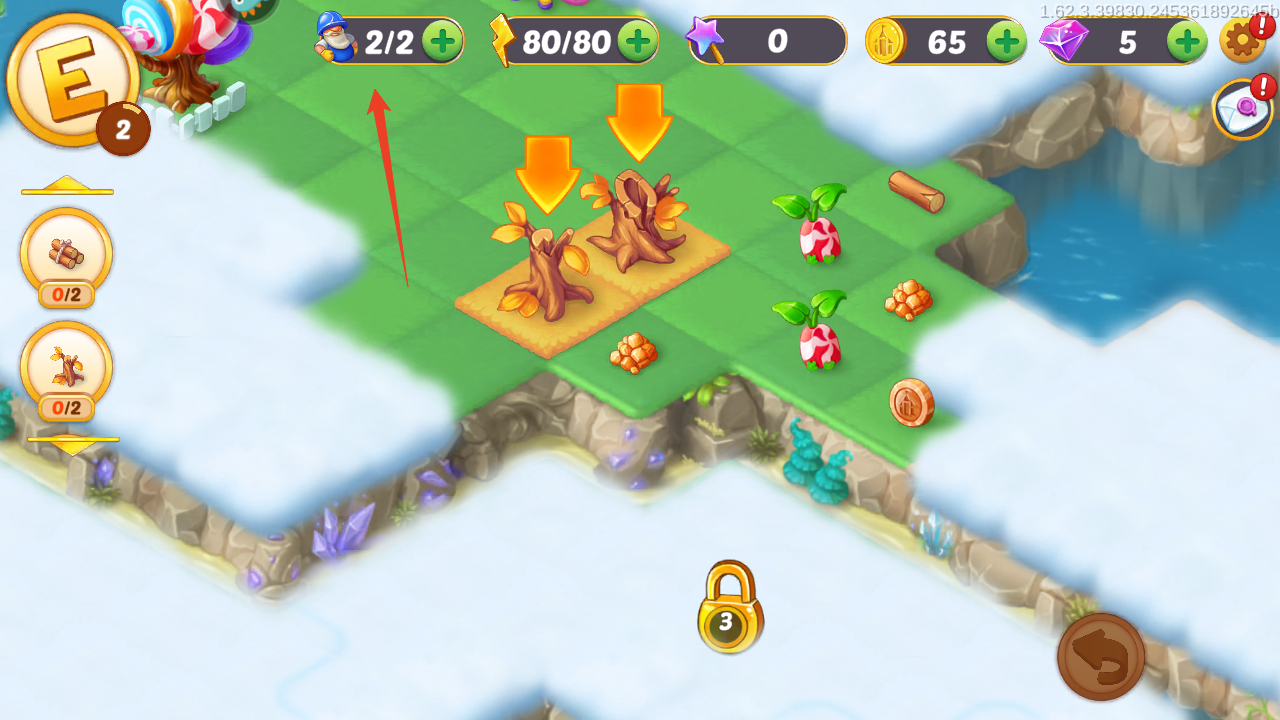Image resolution: width=1280 pixels, height=720 pixels.
Task: Buy more gold coins with plus button
Action: [x=1006, y=42]
